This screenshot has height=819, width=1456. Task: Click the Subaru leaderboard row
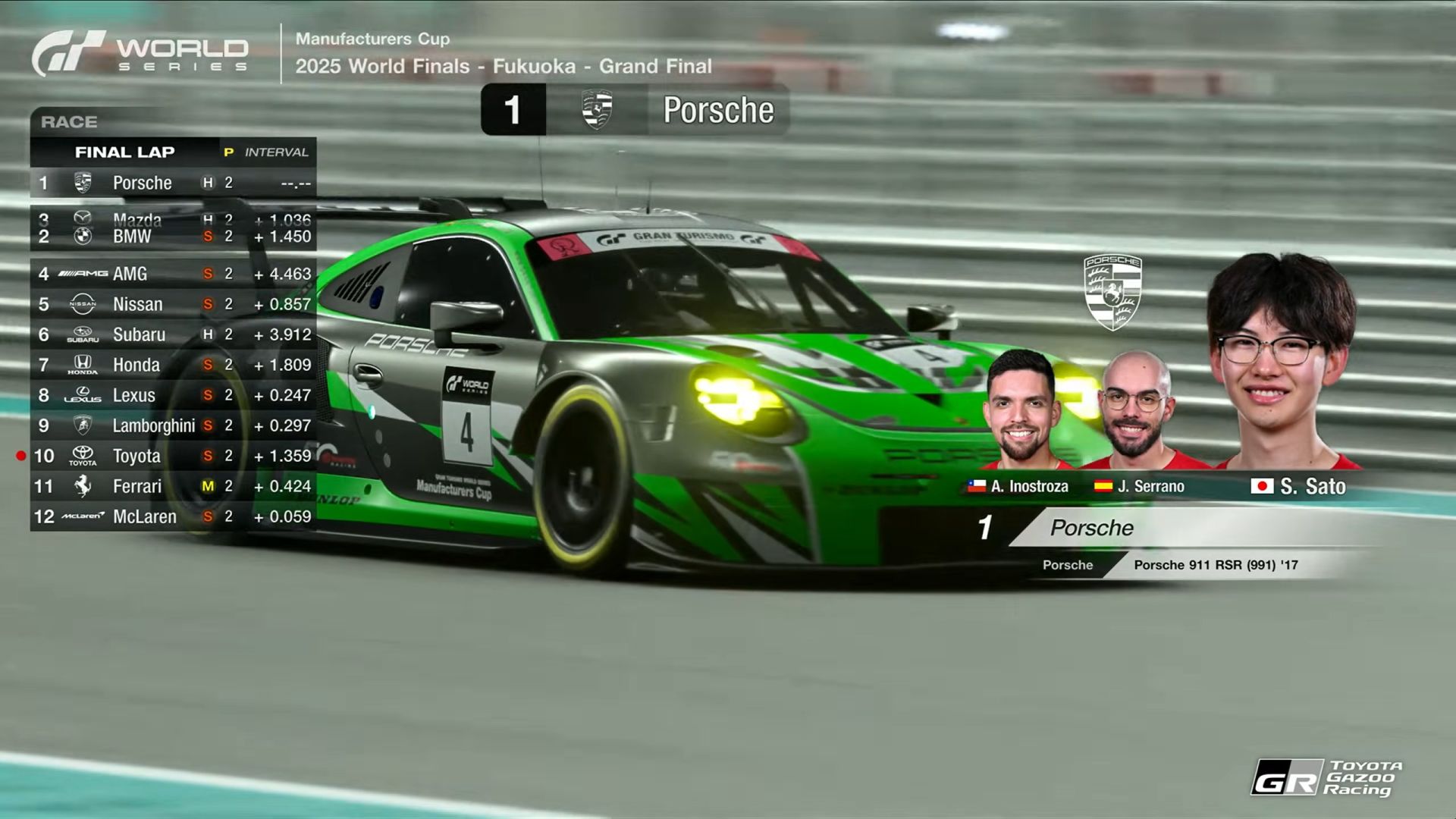coord(173,334)
